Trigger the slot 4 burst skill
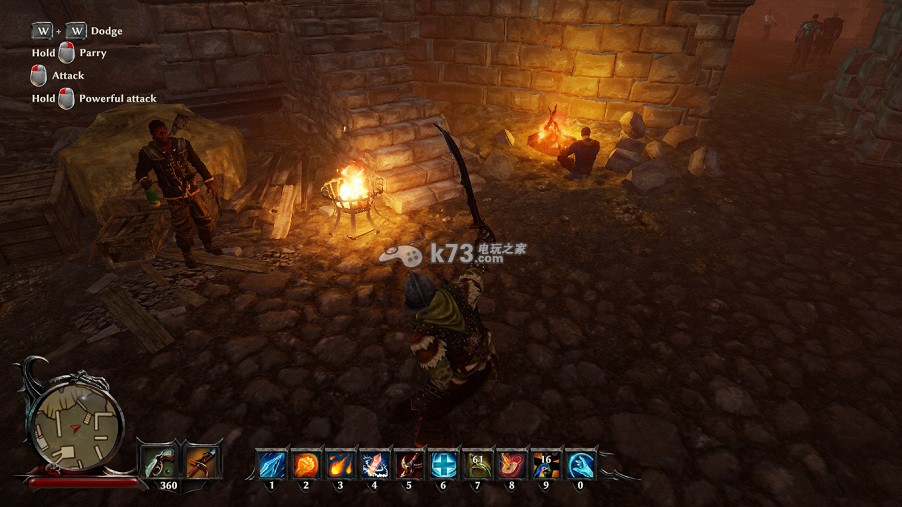 tap(374, 465)
